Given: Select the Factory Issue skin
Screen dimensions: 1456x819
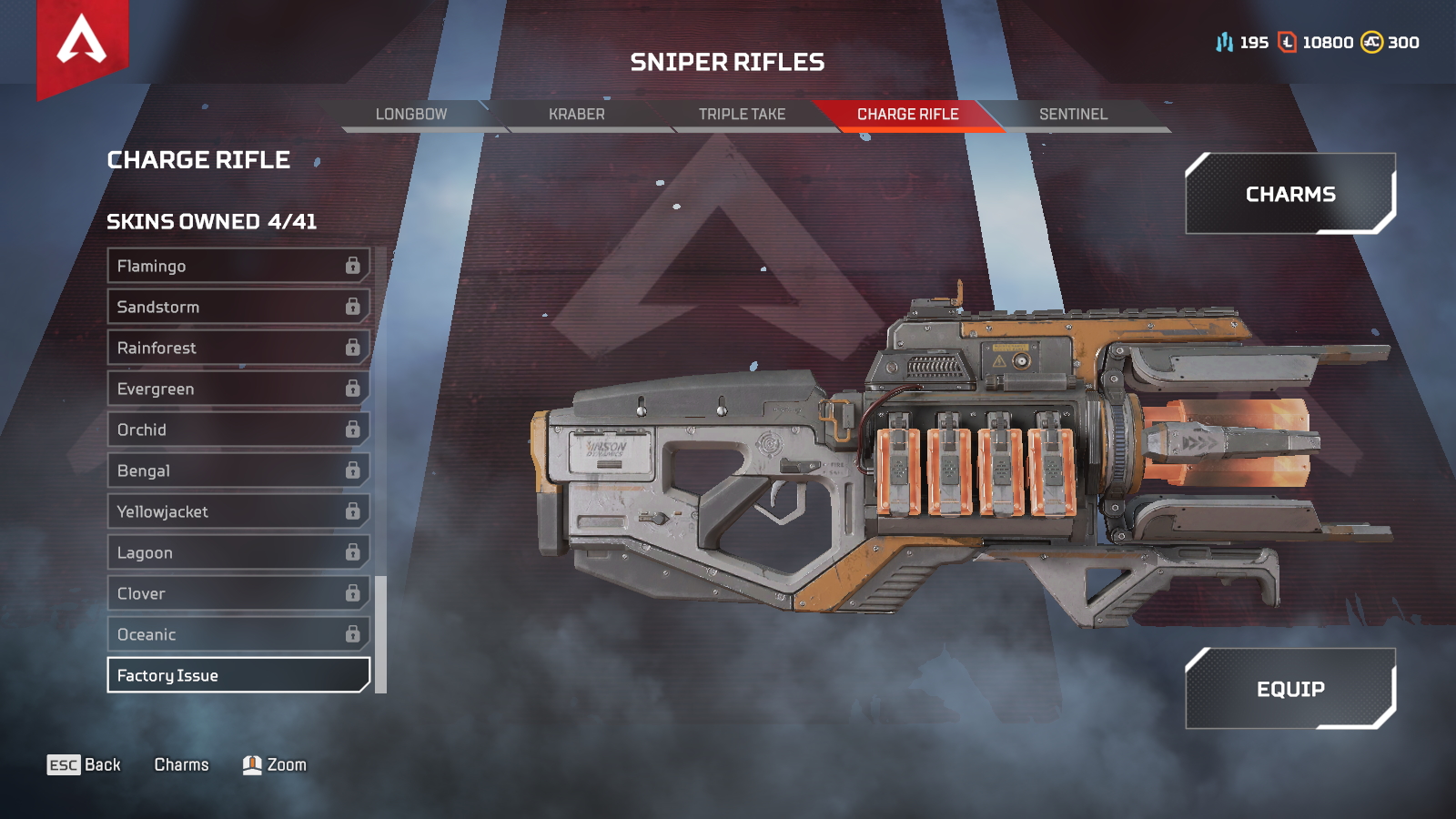Looking at the screenshot, I should pyautogui.click(x=218, y=675).
